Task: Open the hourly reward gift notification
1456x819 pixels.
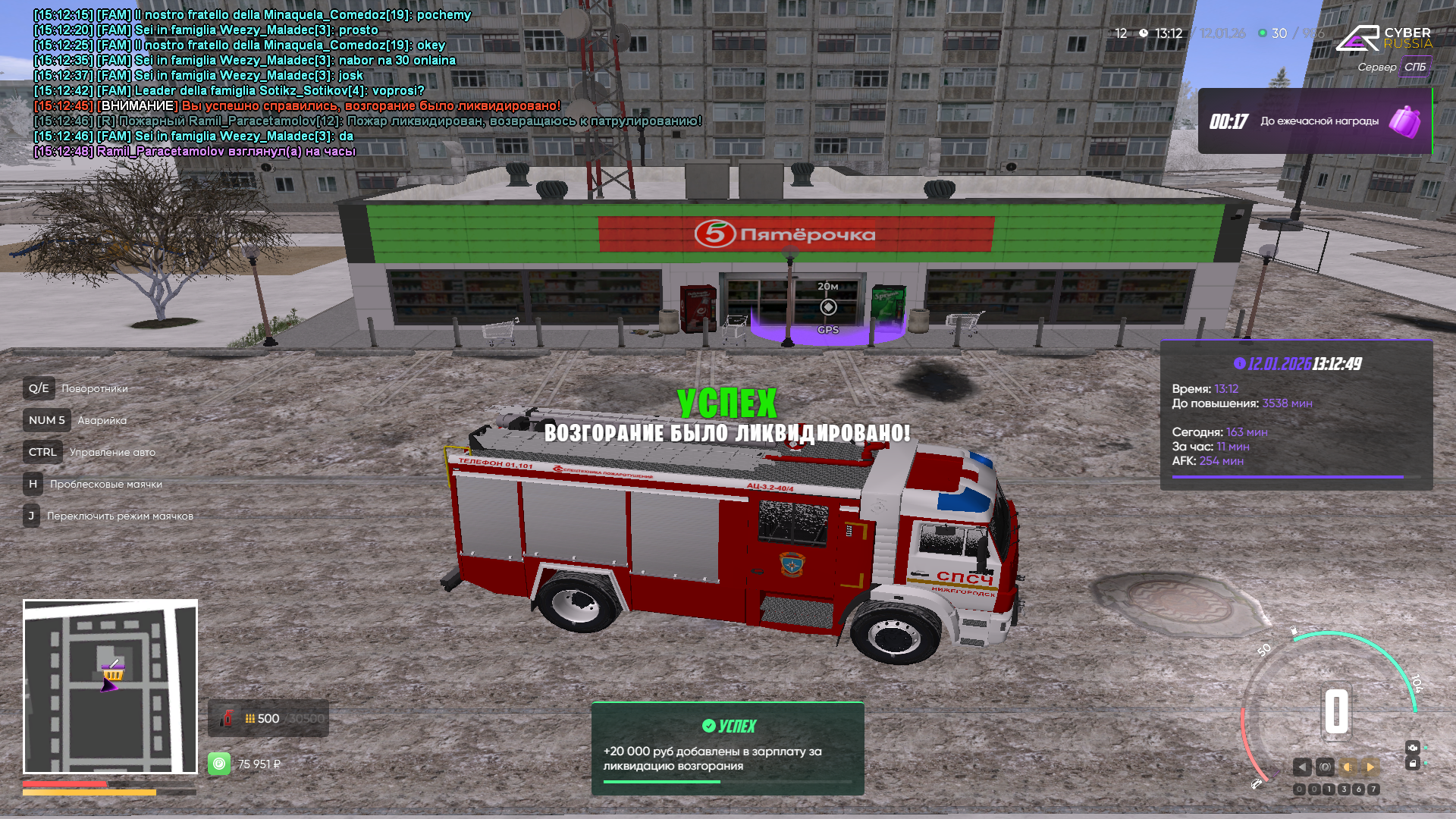Action: coord(1314,121)
